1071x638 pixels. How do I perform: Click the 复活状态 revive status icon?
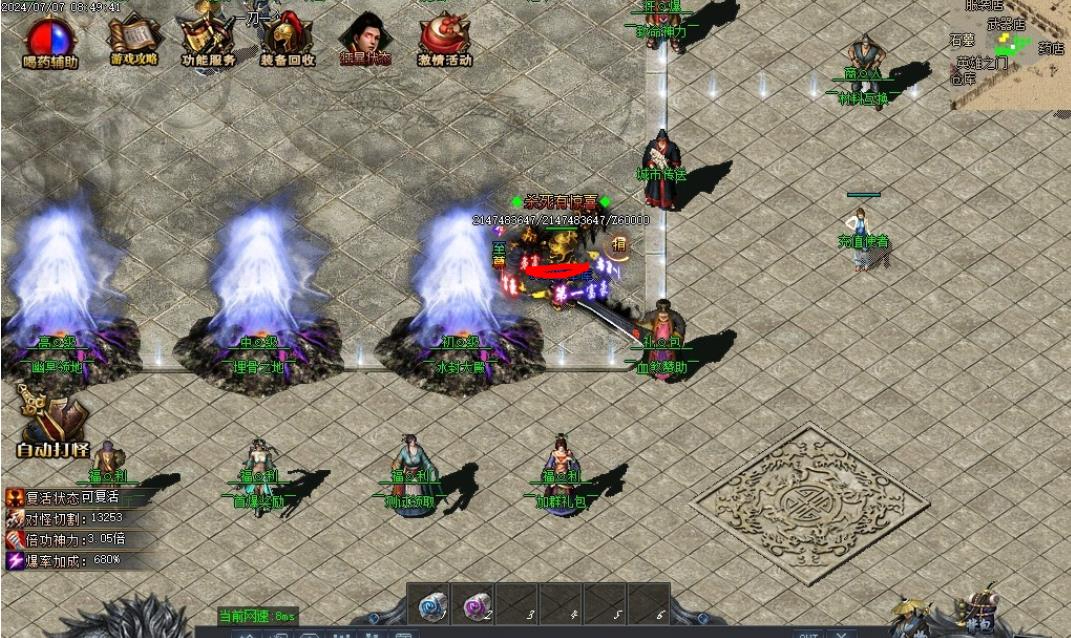tap(14, 497)
